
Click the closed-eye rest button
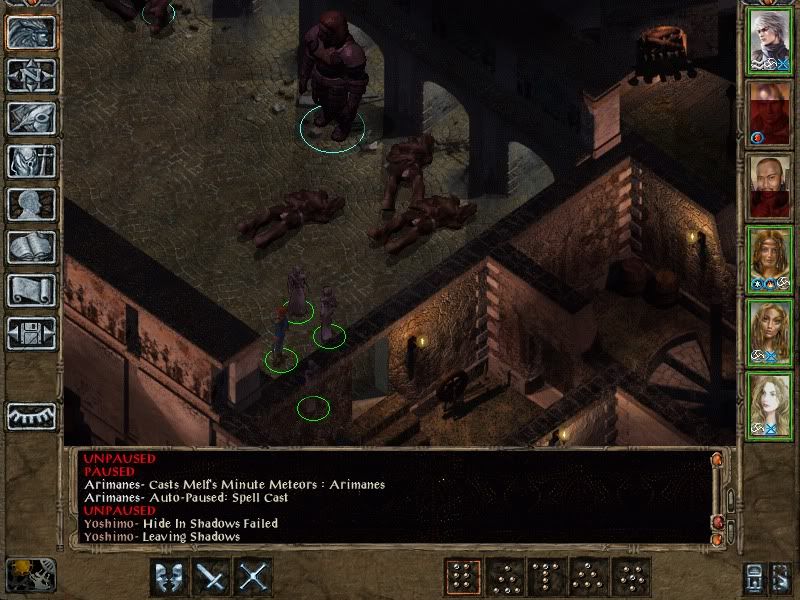[x=31, y=415]
